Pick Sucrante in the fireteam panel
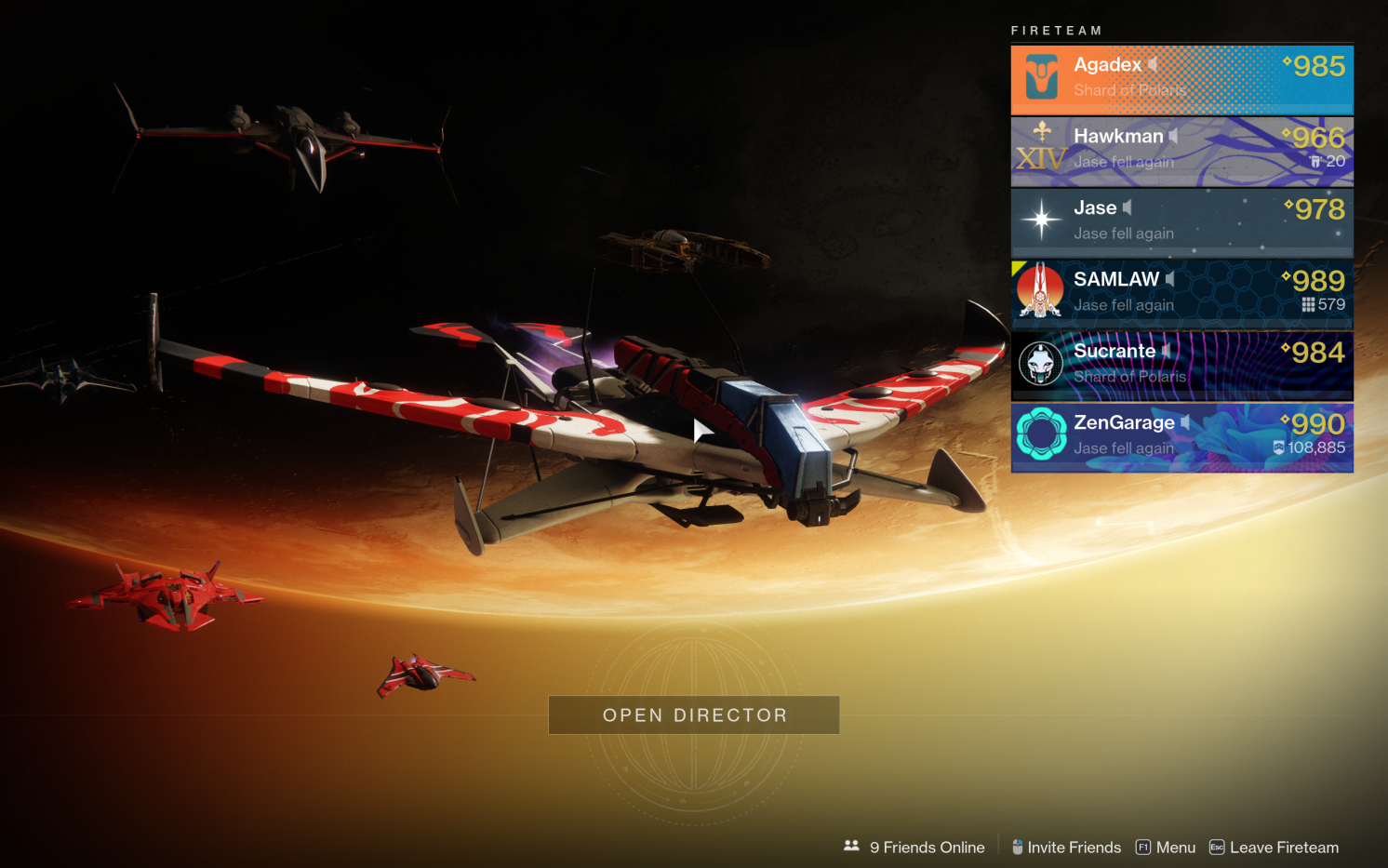The height and width of the screenshot is (868, 1388). pyautogui.click(x=1181, y=366)
